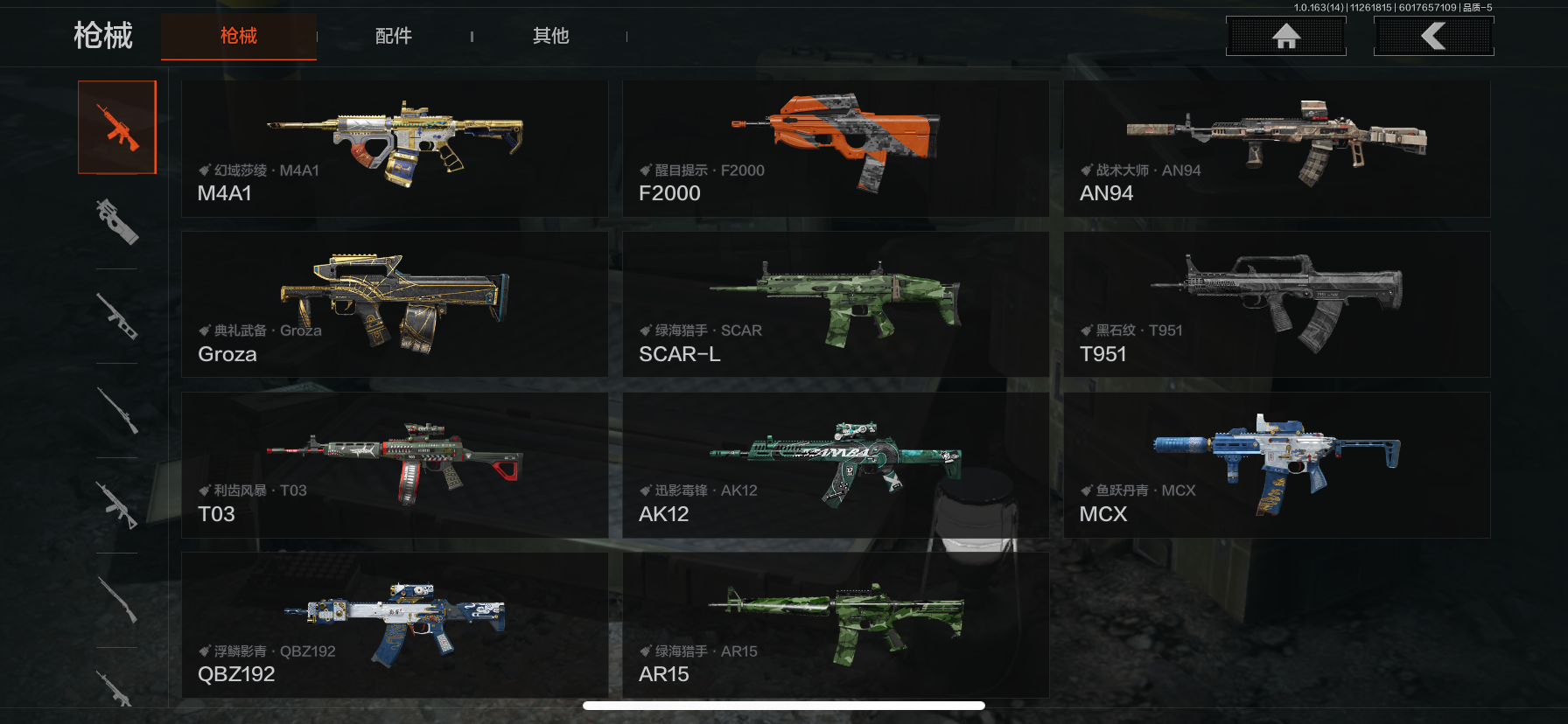
Task: Open the 配件 tab
Action: tap(394, 36)
